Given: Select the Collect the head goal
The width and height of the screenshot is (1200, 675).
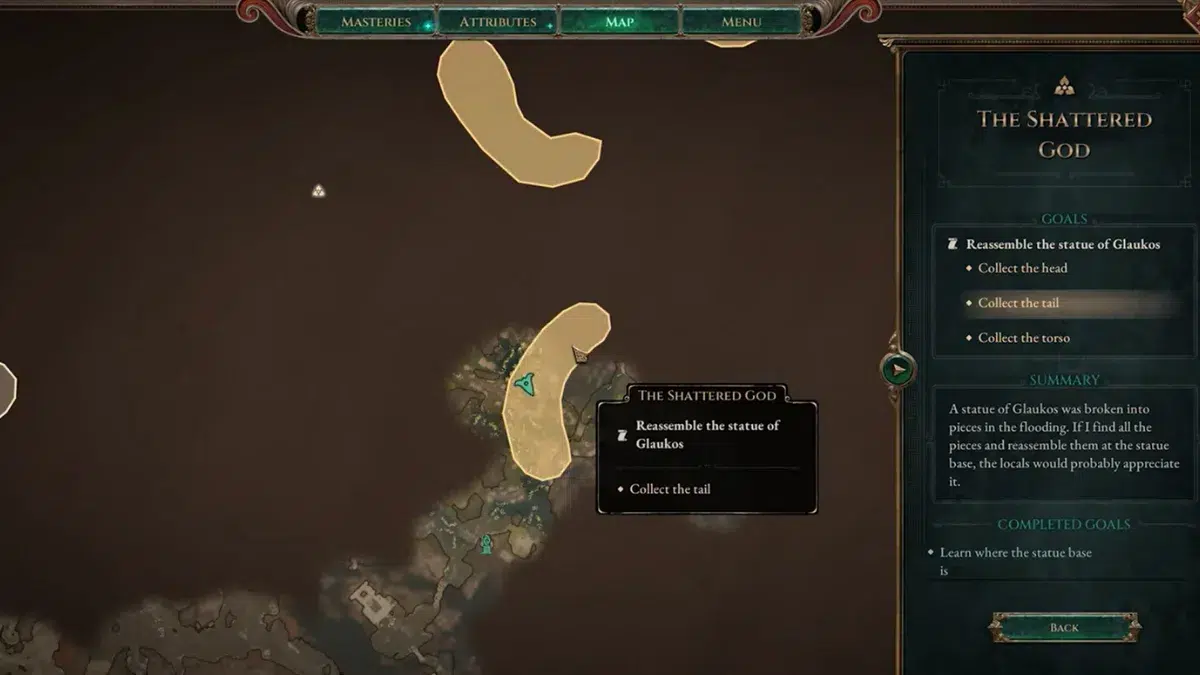Looking at the screenshot, I should [1022, 268].
